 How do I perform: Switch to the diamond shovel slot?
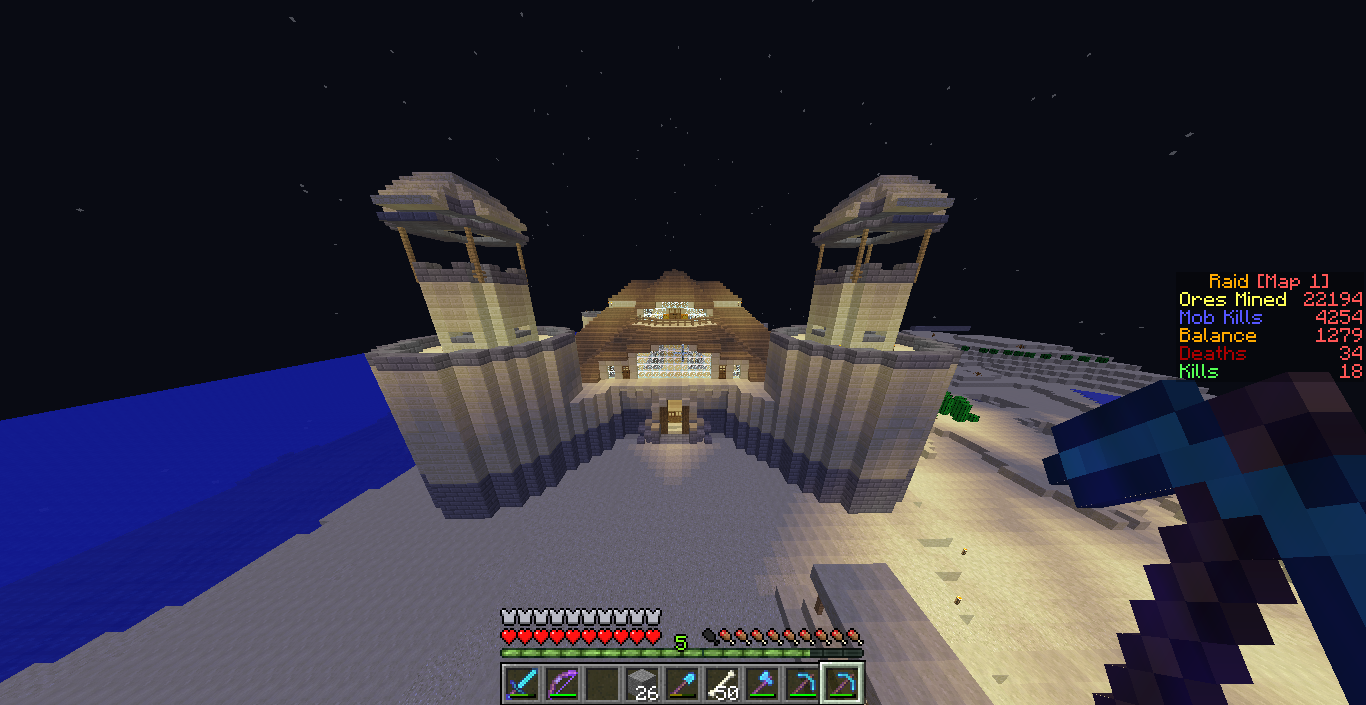[682, 684]
